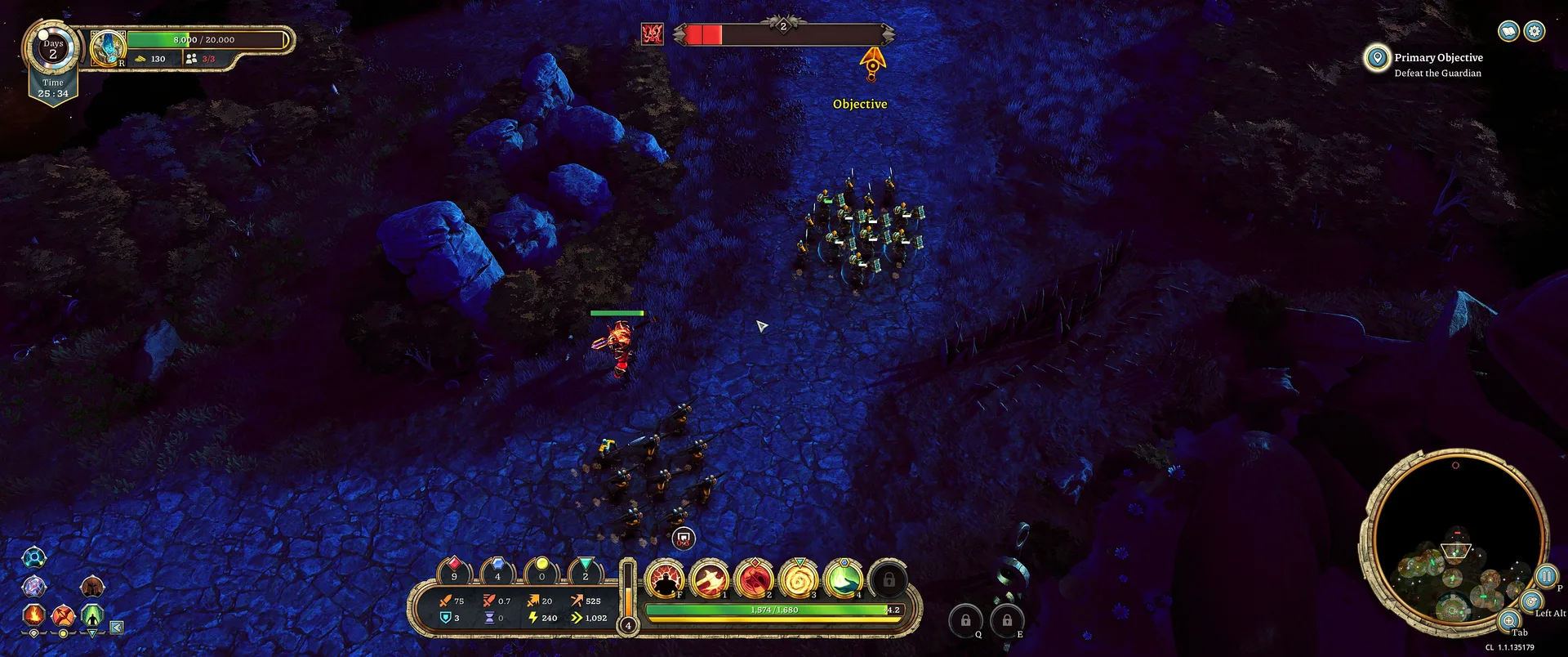Select the crossed red axes icon
The width and height of the screenshot is (1568, 657).
click(63, 614)
